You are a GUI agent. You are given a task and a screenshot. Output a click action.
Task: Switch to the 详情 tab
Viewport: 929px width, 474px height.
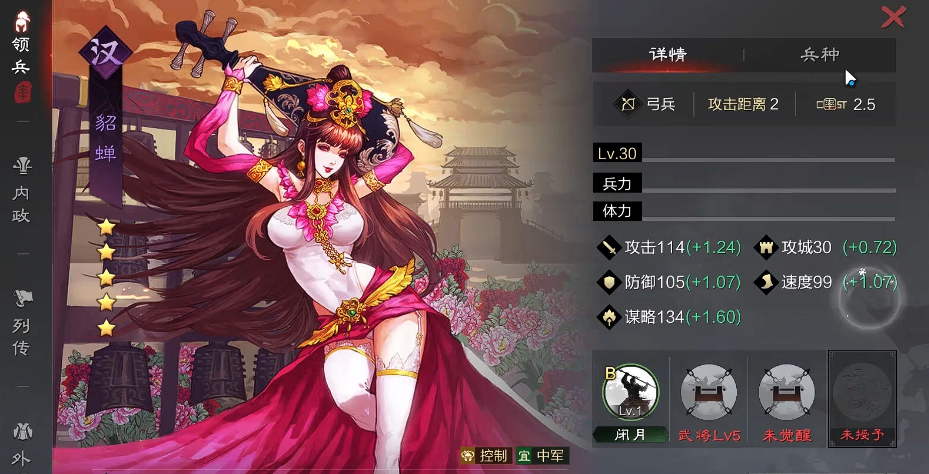click(667, 55)
